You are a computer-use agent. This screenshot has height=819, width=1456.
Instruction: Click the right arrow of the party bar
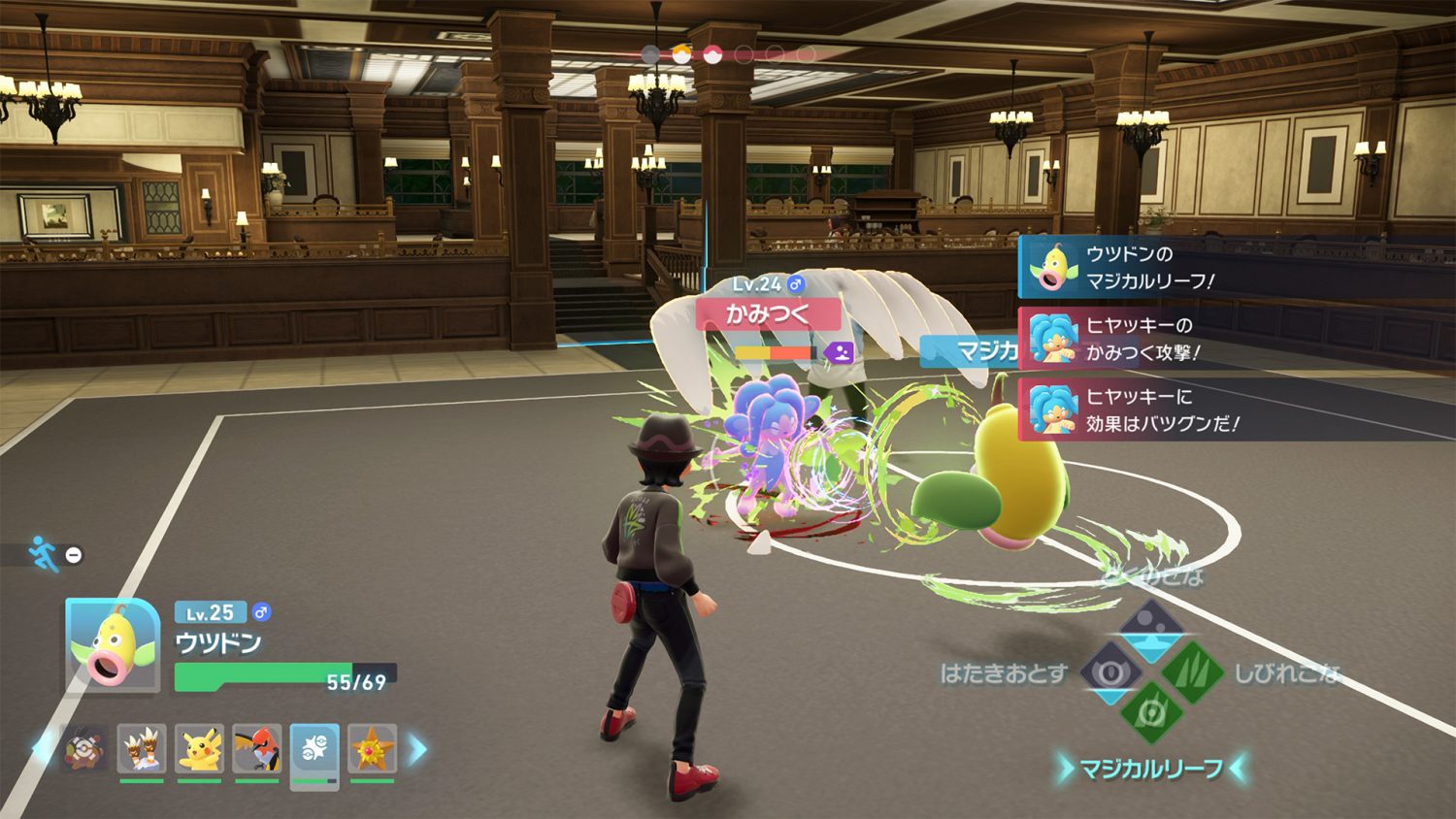pos(417,749)
